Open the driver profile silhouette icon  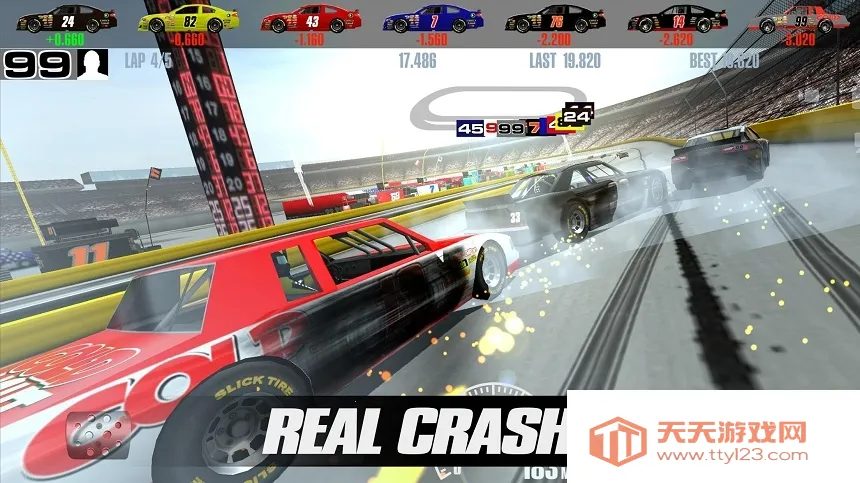click(x=93, y=65)
